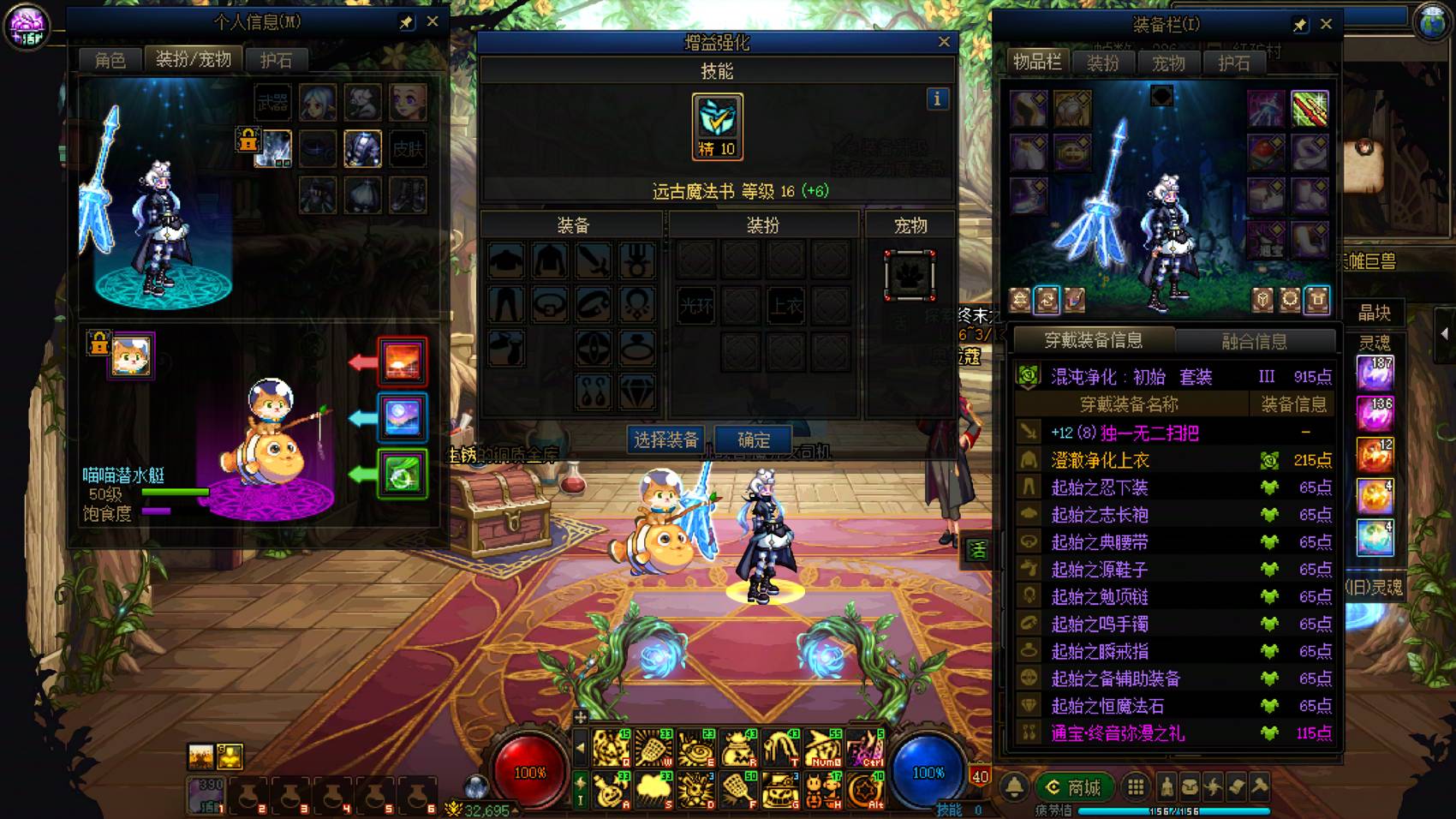Image resolution: width=1456 pixels, height=819 pixels.
Task: Select the 远古魔法书 skill icon
Action: pyautogui.click(x=717, y=126)
